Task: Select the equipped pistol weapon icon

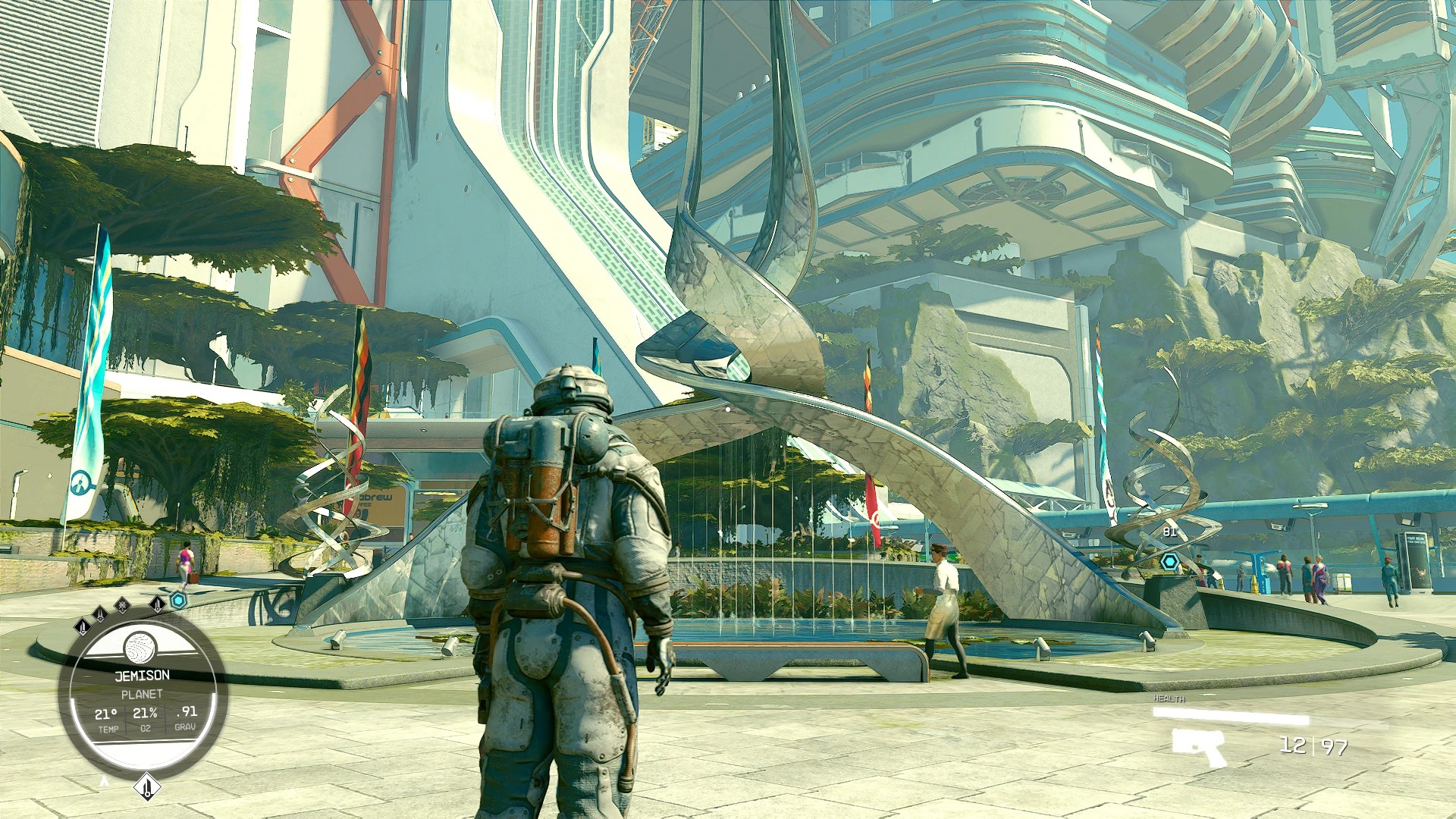Action: point(1199,746)
